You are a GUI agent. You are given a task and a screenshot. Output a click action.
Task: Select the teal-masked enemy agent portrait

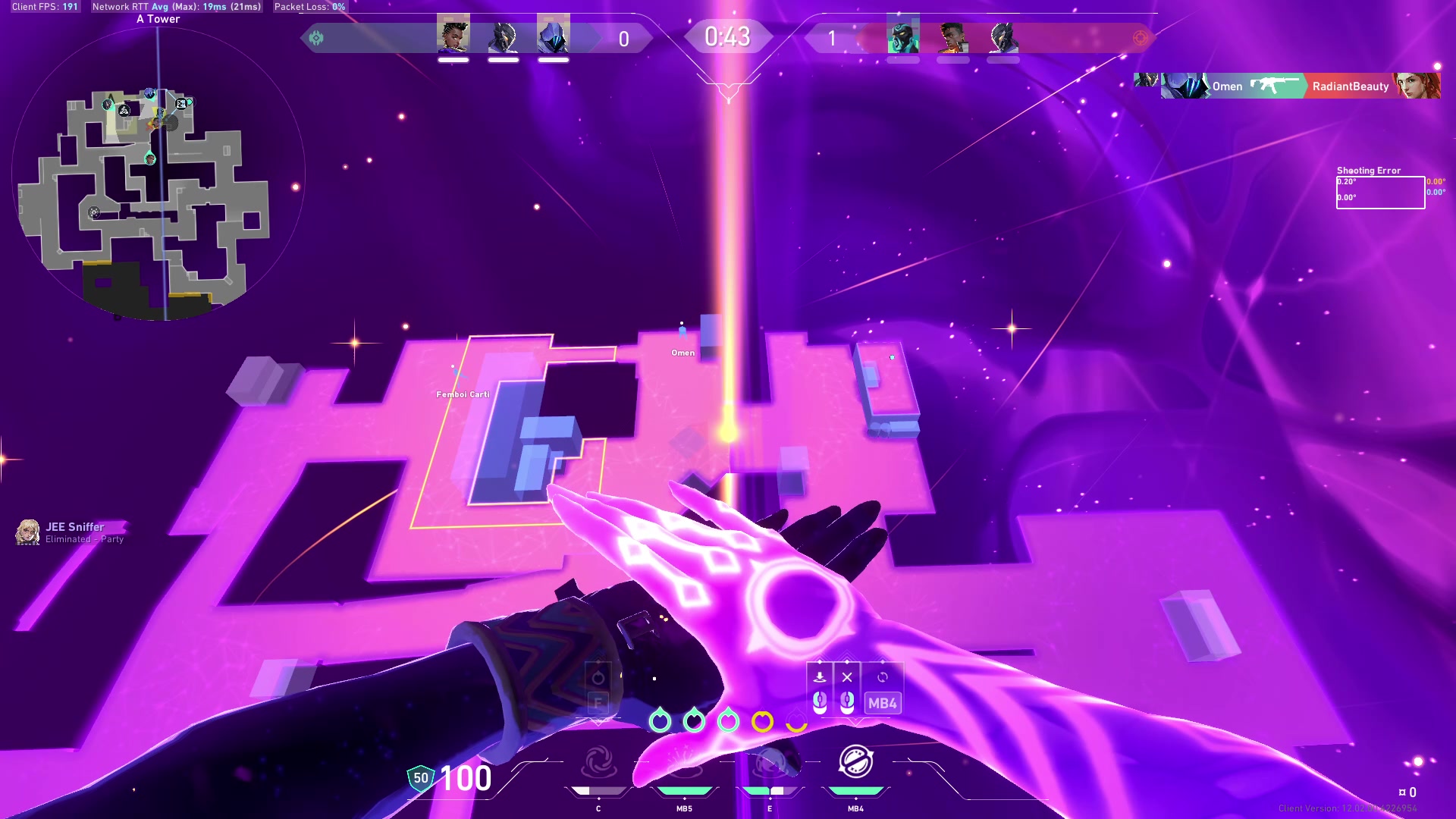click(903, 35)
